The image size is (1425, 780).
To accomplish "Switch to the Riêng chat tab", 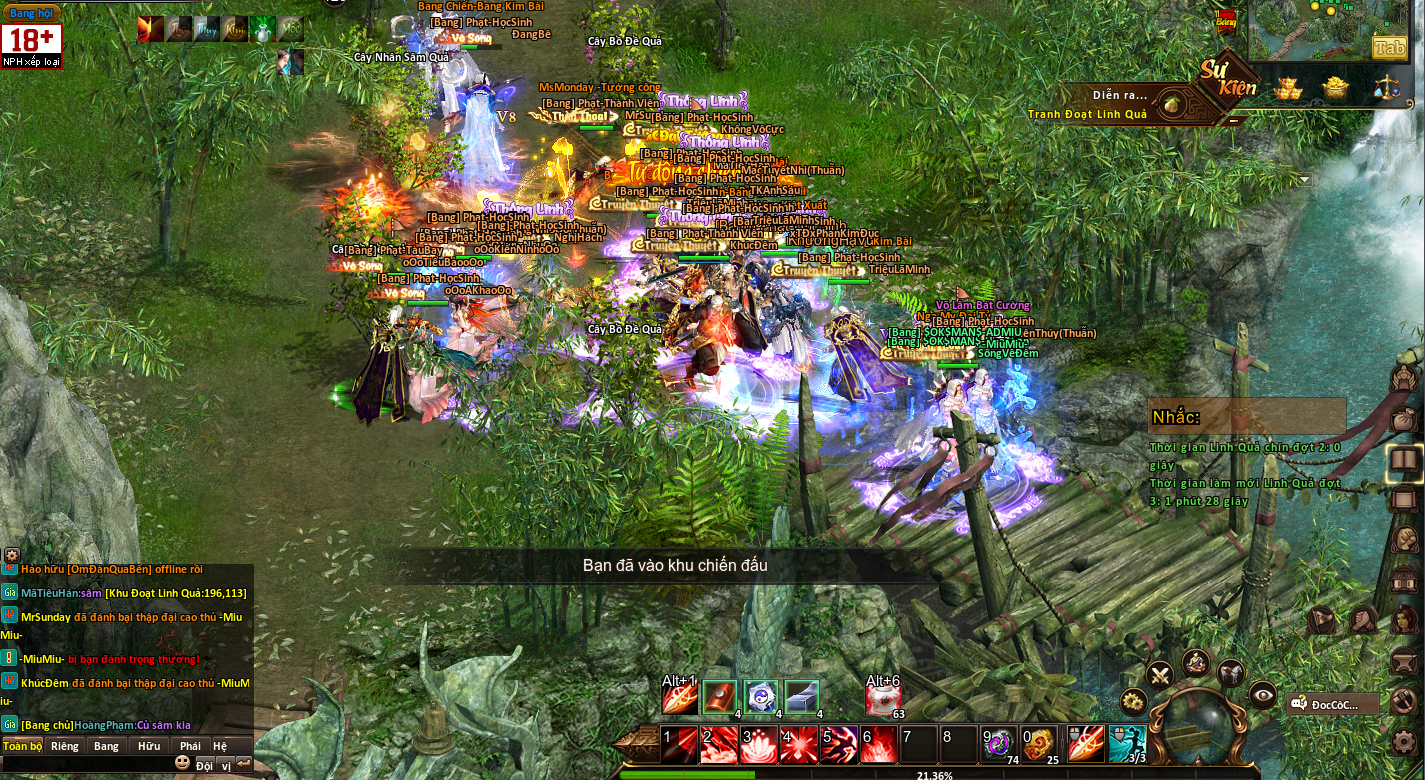I will coord(65,746).
